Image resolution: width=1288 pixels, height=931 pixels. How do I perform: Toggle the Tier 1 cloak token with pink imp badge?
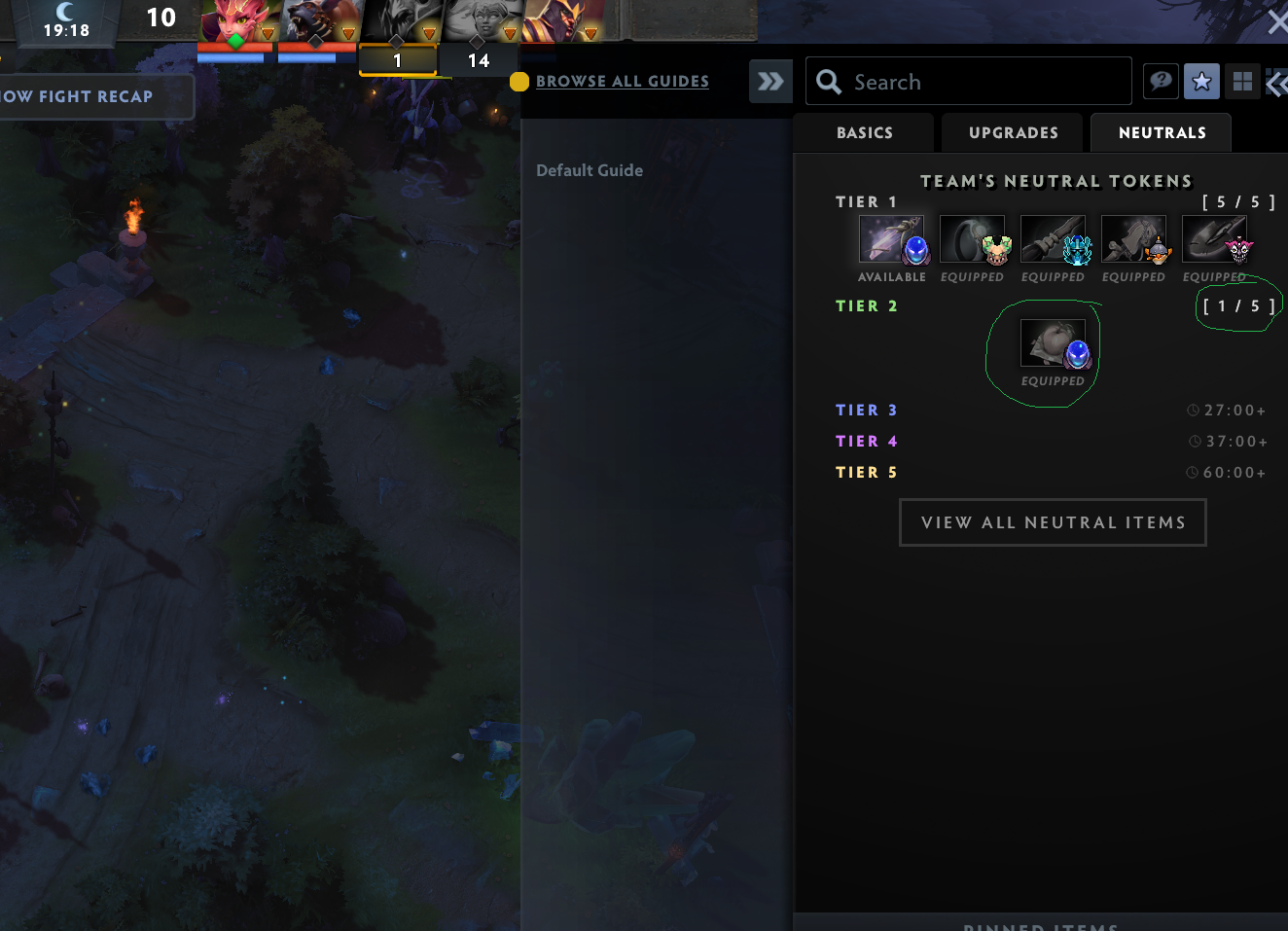1214,237
